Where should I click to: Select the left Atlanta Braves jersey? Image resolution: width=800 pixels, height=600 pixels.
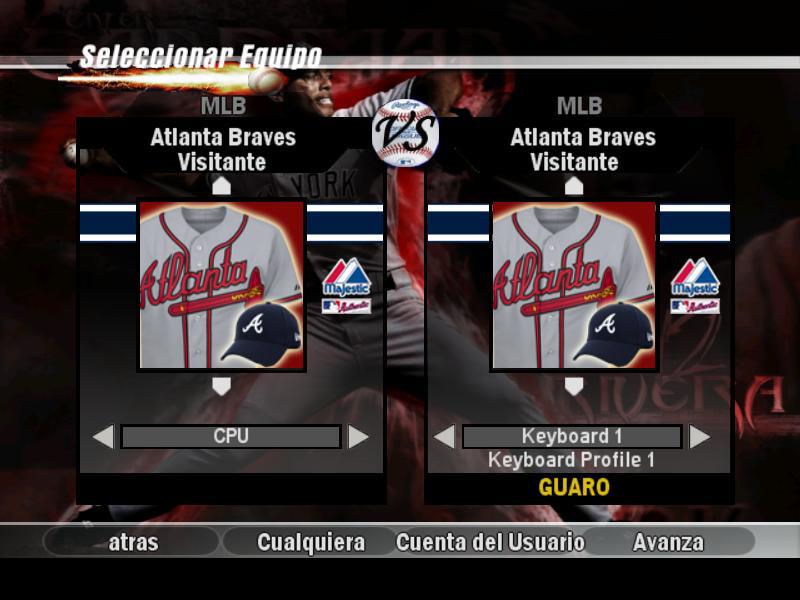point(221,286)
